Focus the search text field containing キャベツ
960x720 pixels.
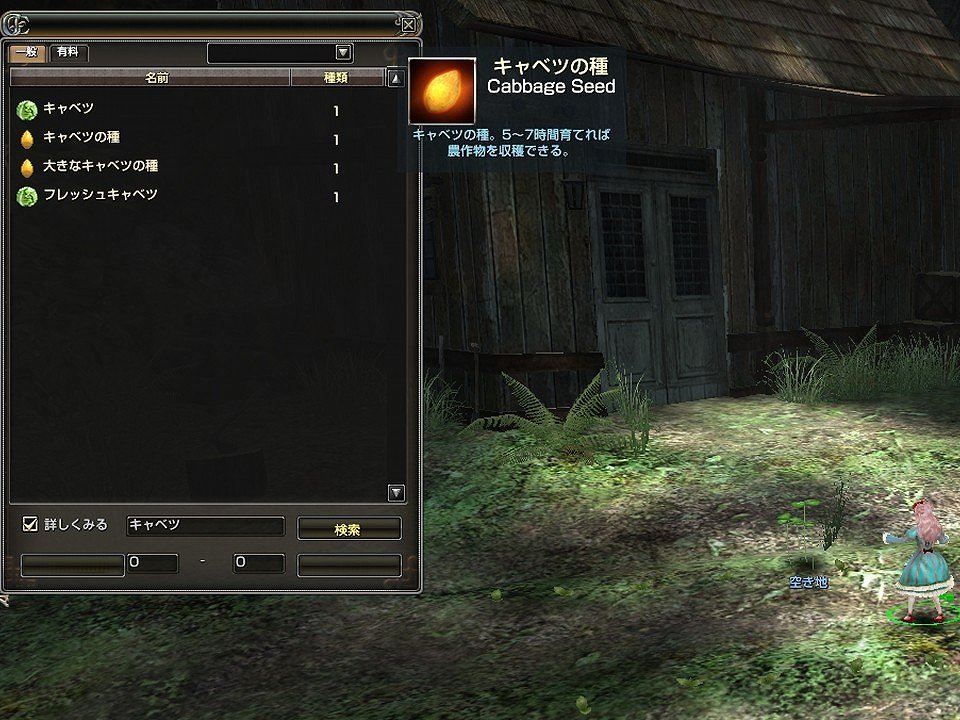pos(205,526)
